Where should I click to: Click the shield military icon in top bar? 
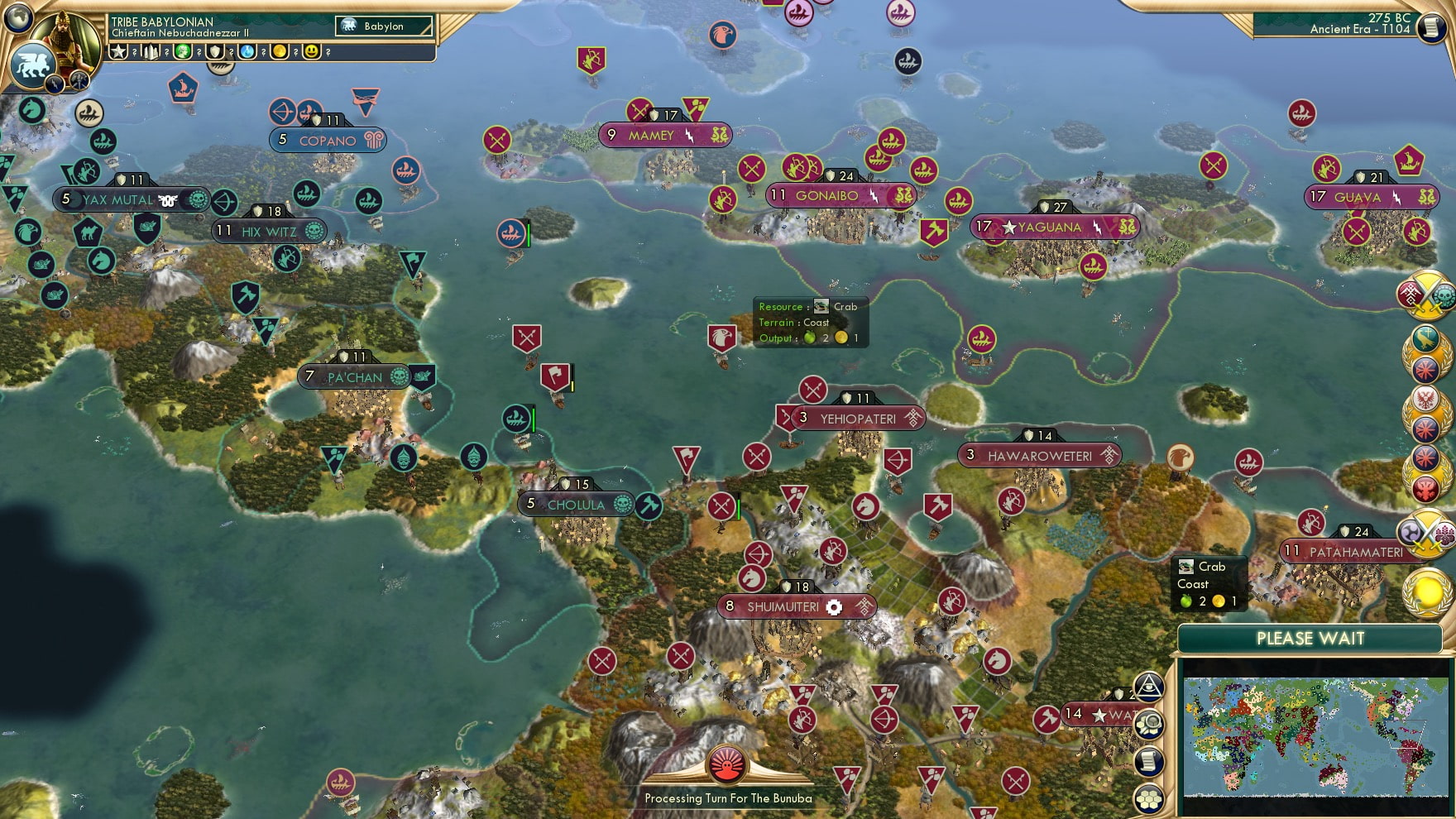(215, 52)
